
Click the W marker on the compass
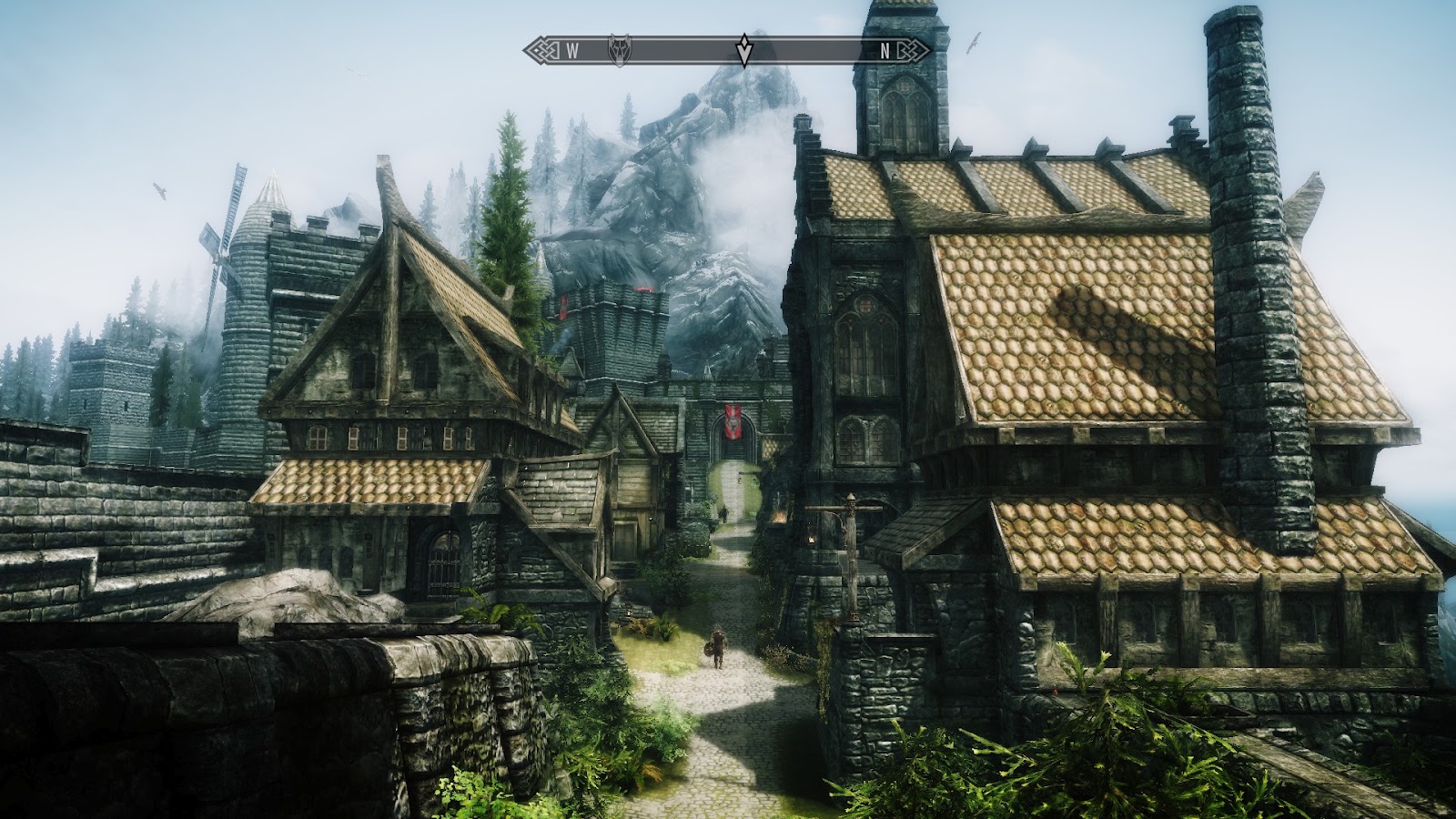571,51
